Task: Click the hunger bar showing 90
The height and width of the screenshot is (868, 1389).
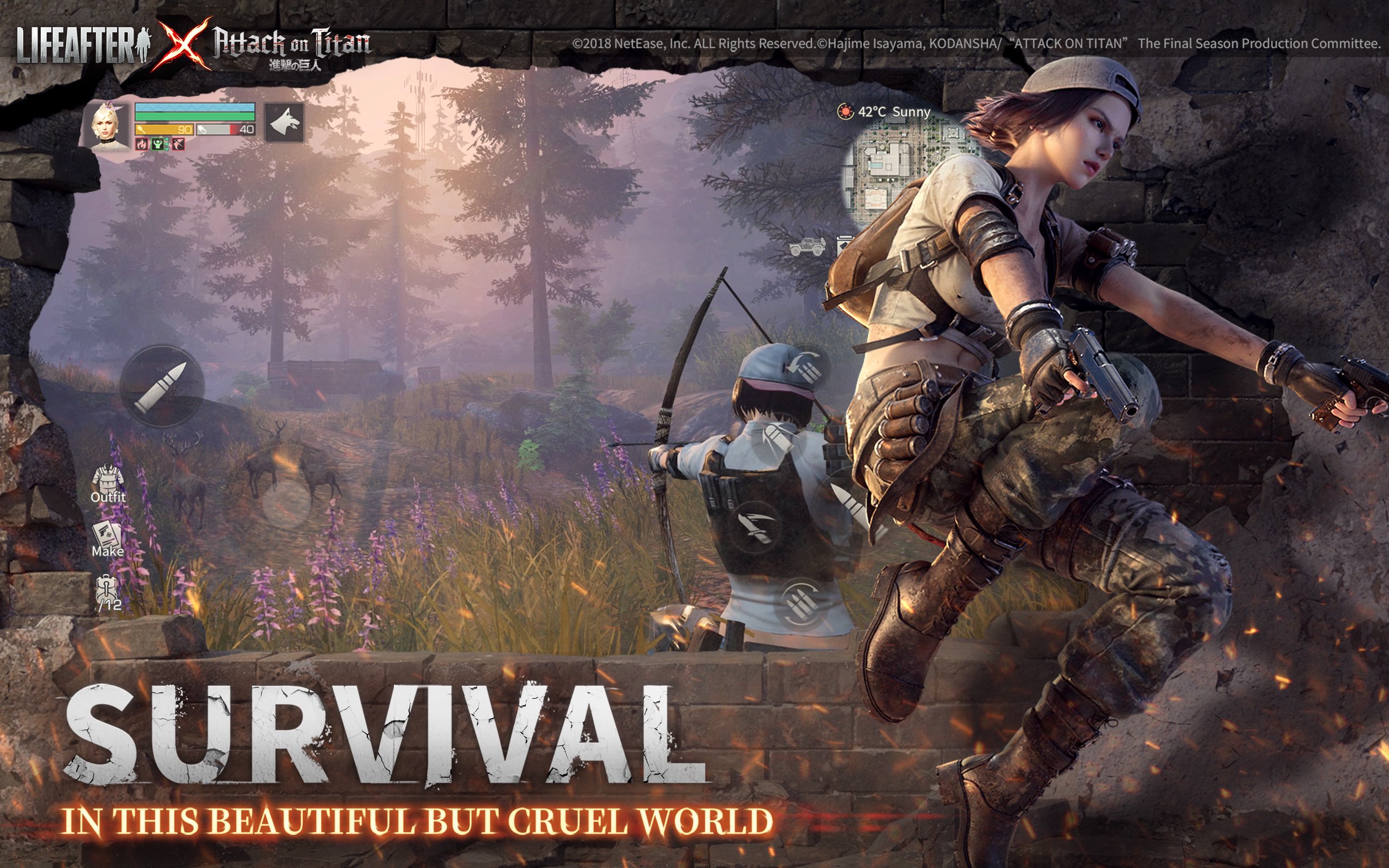Action: pyautogui.click(x=165, y=129)
